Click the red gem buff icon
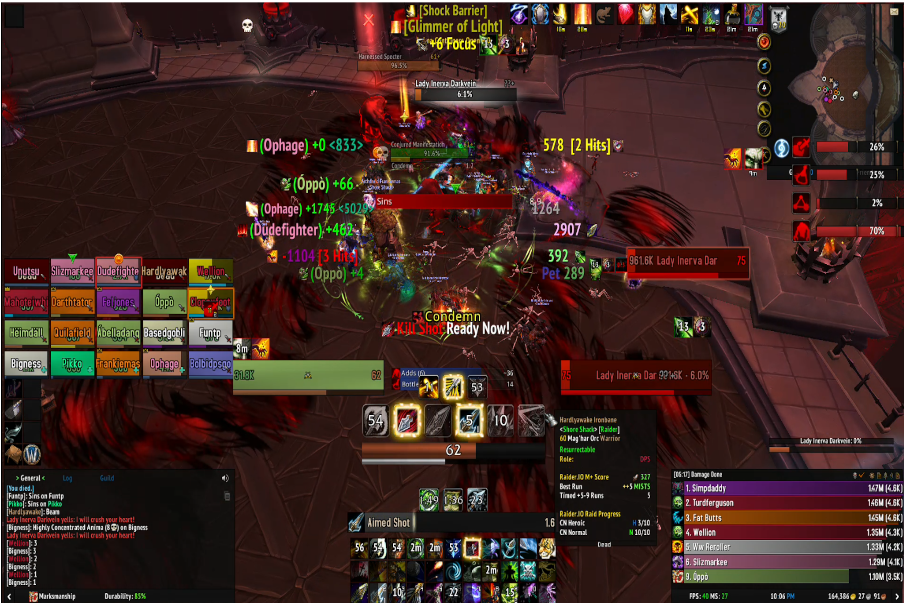The width and height of the screenshot is (904, 603). [x=627, y=14]
